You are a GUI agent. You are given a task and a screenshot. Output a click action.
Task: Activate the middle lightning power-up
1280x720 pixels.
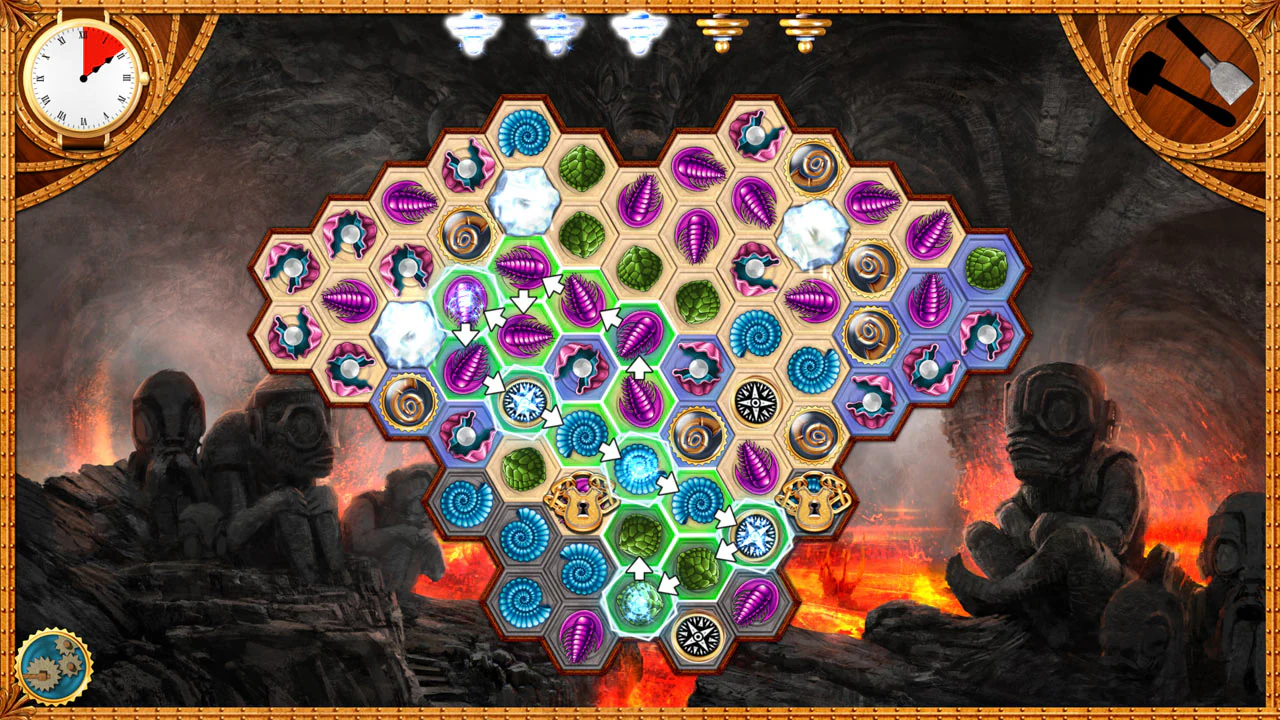[x=555, y=28]
